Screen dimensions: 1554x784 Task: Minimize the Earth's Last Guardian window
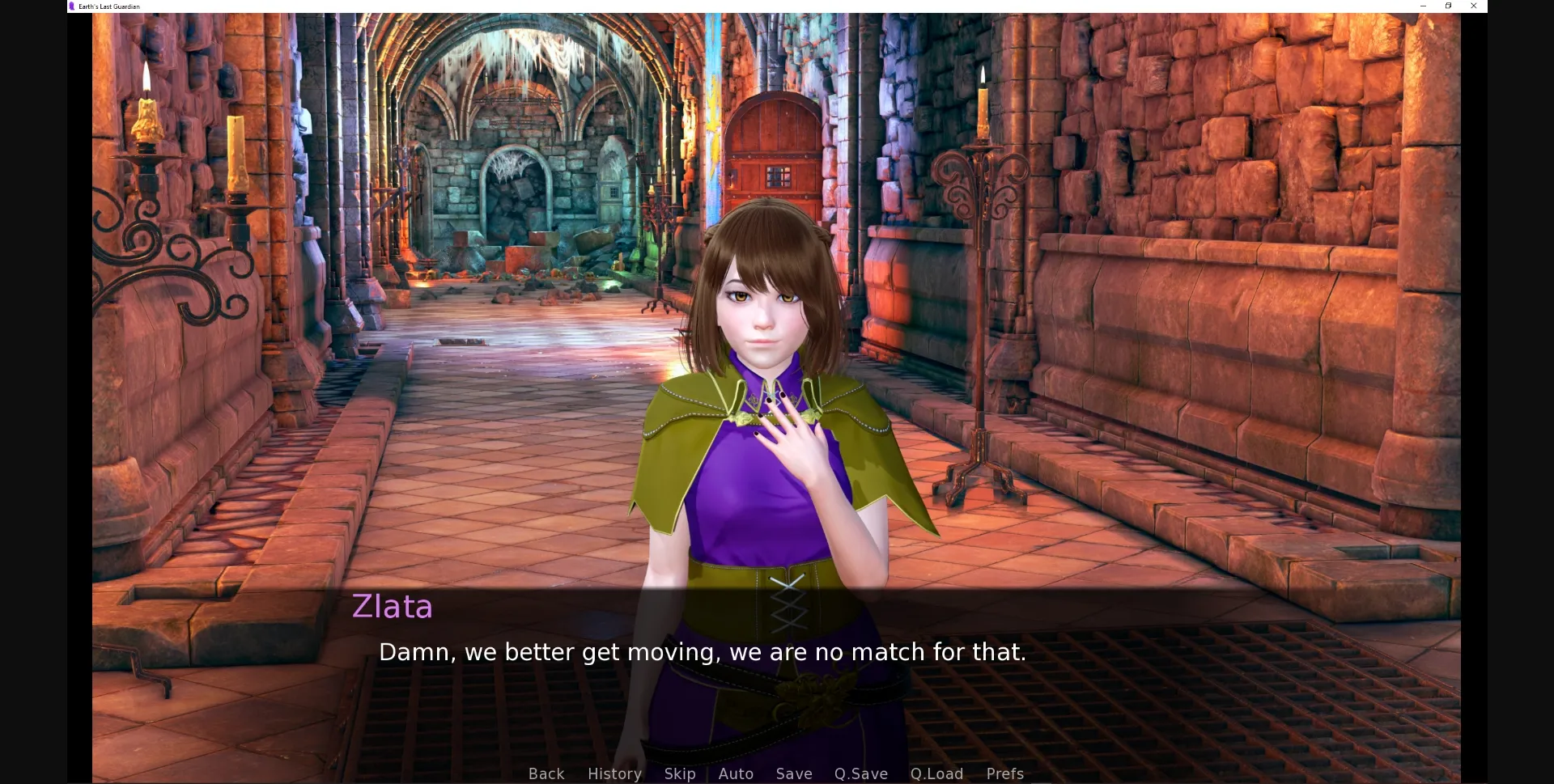[1422, 6]
